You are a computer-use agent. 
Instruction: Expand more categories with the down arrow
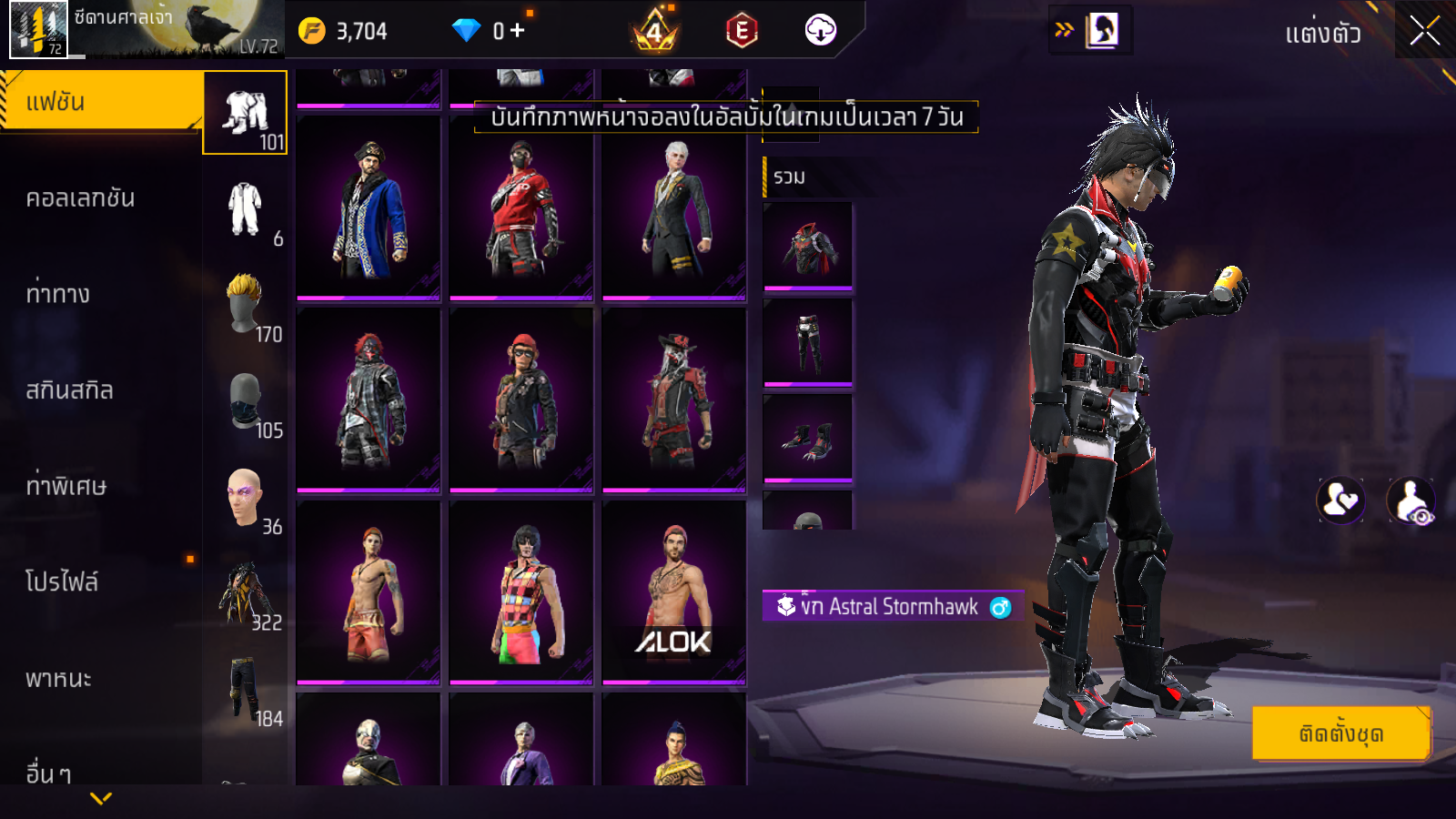(101, 798)
